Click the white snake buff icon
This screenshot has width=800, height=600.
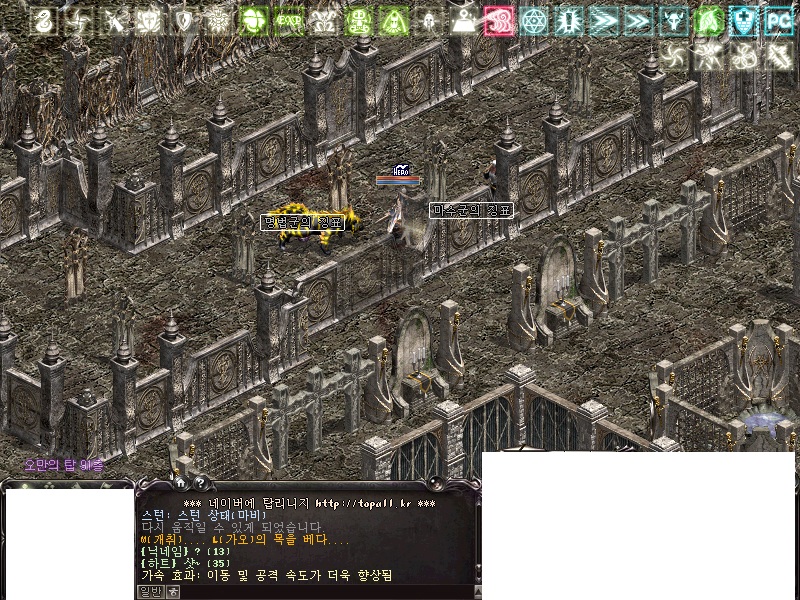pos(43,20)
